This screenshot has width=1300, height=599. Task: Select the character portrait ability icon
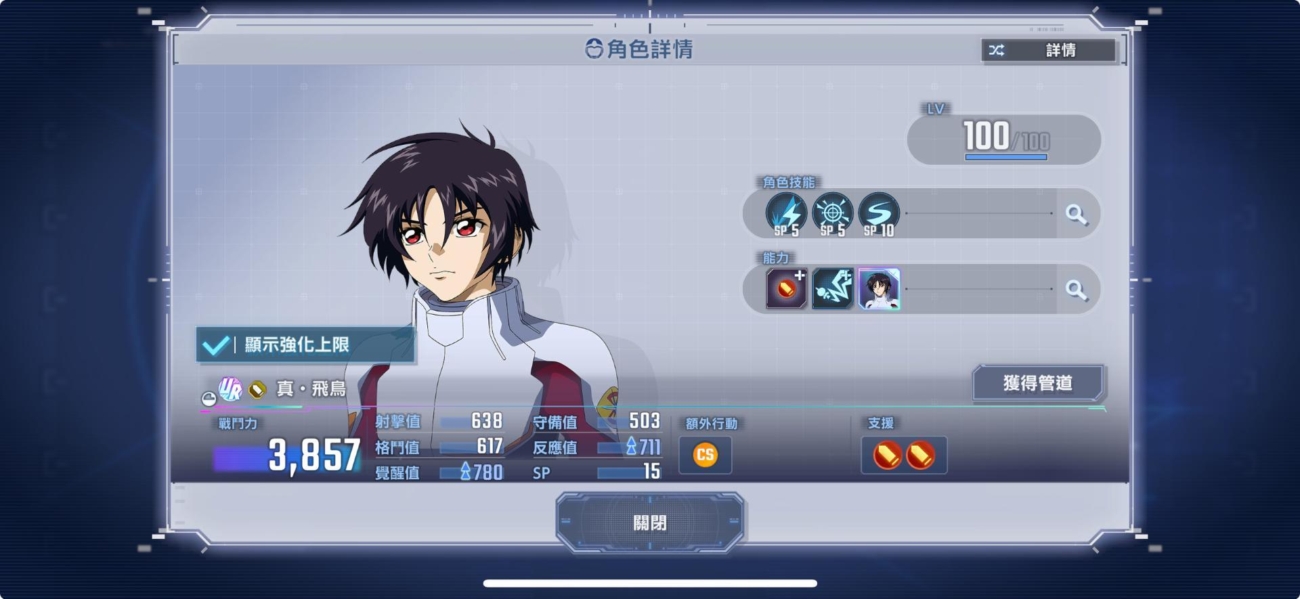coord(879,289)
